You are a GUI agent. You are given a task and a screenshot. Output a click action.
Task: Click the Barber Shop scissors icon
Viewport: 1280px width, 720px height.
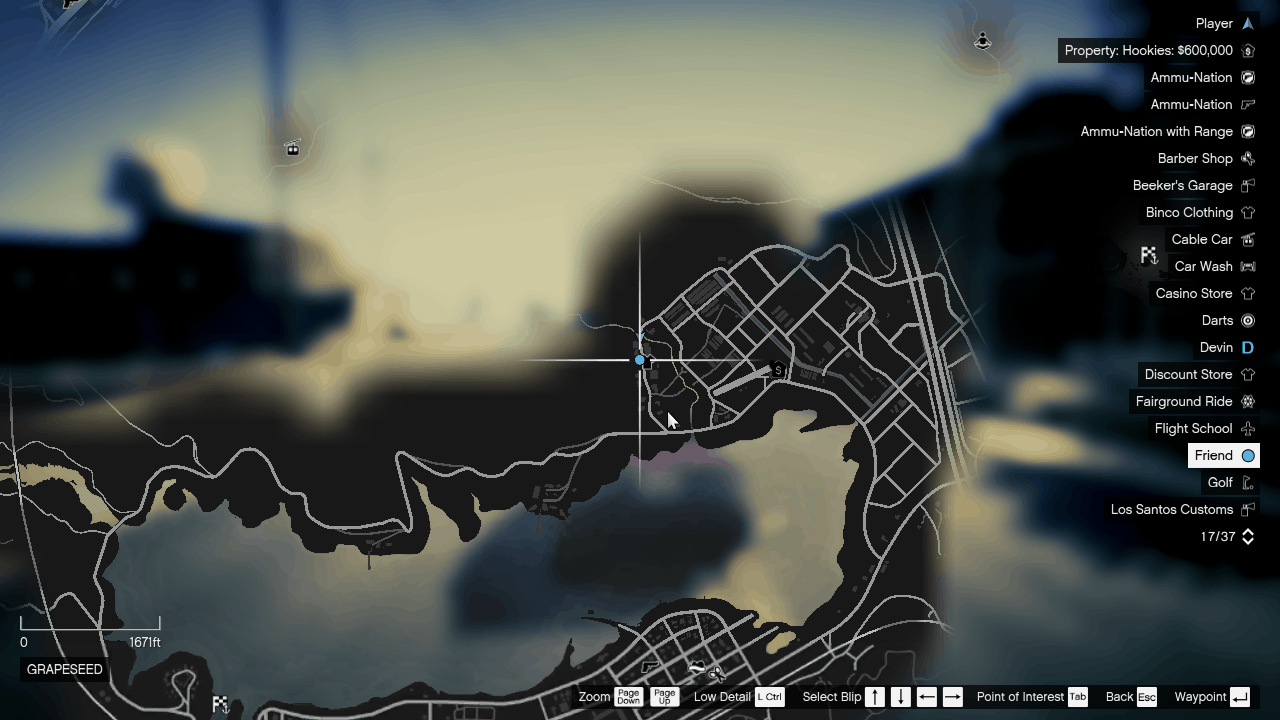tap(1247, 158)
